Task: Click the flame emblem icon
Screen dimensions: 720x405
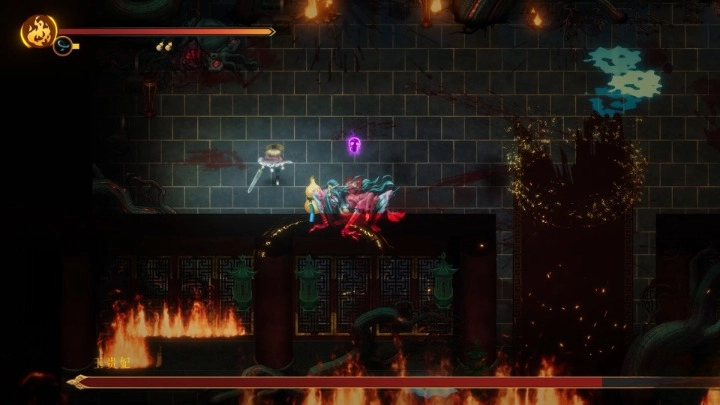Action: coord(38,31)
